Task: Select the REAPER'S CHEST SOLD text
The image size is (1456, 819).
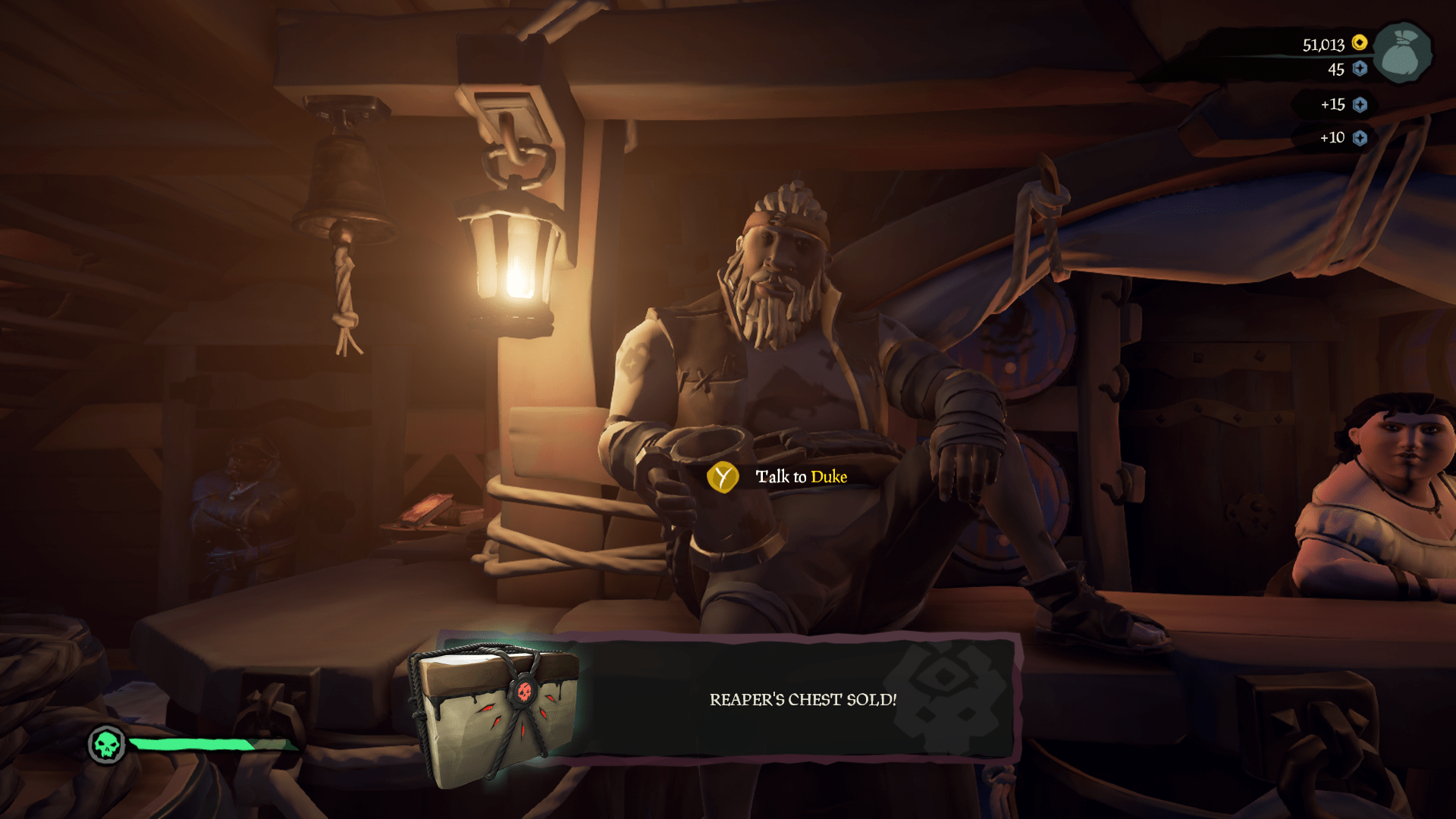Action: click(x=802, y=700)
